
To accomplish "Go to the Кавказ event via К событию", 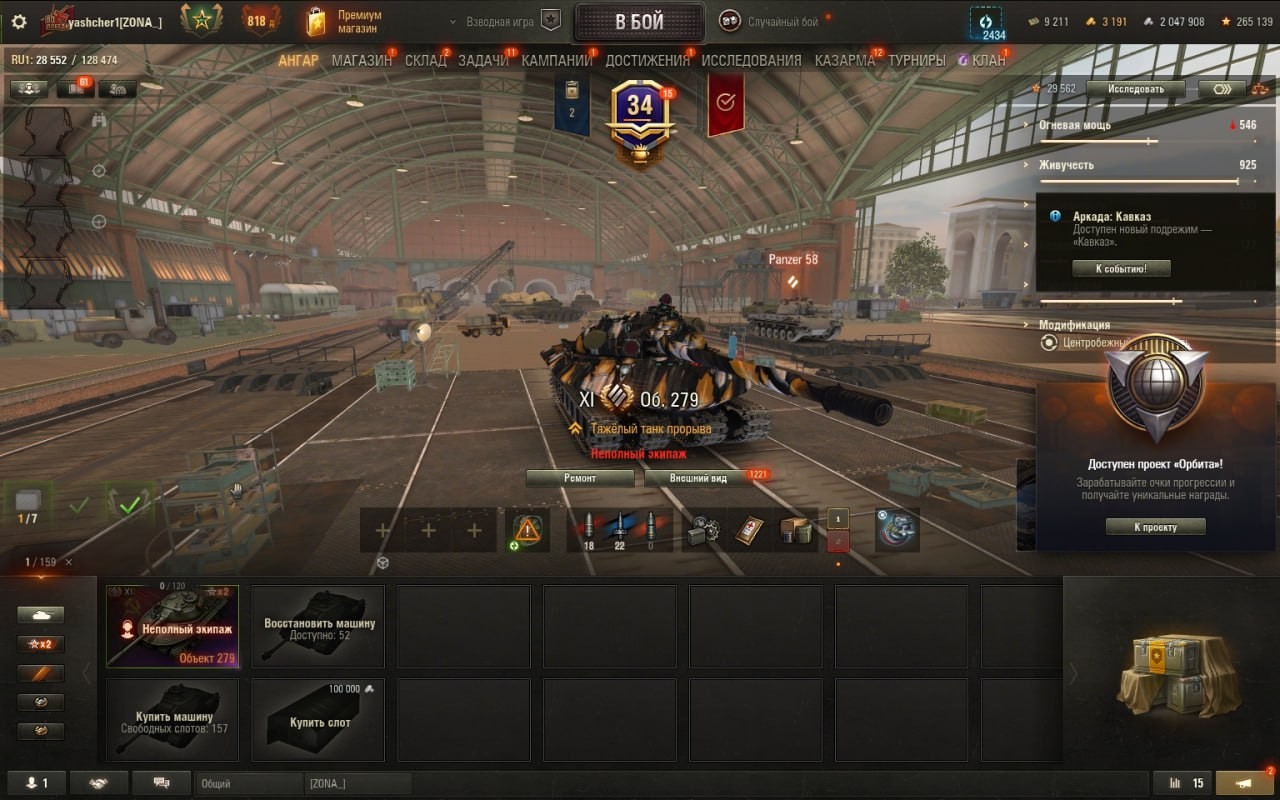I will (x=1121, y=268).
